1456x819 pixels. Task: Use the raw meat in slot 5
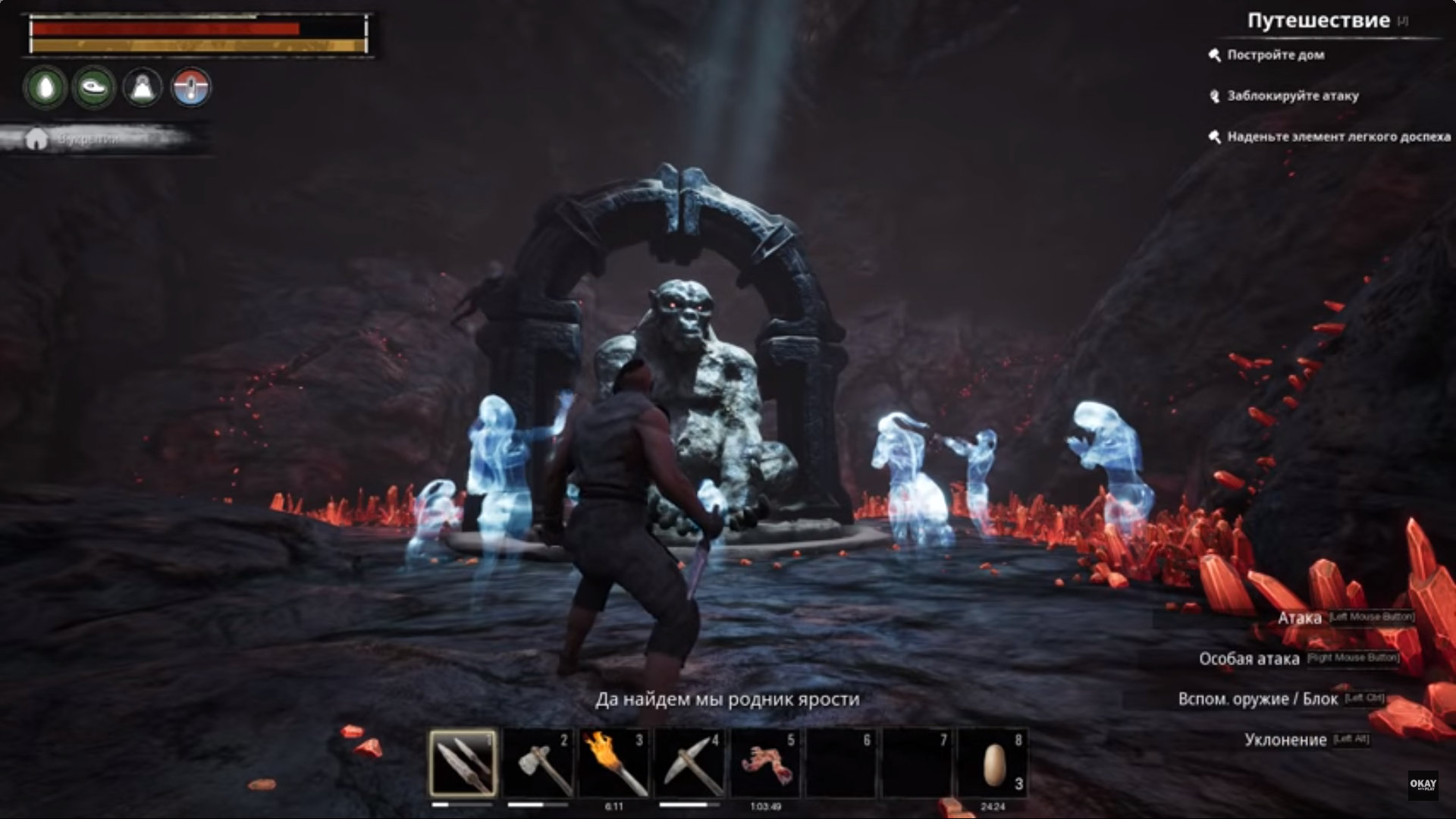(x=766, y=763)
